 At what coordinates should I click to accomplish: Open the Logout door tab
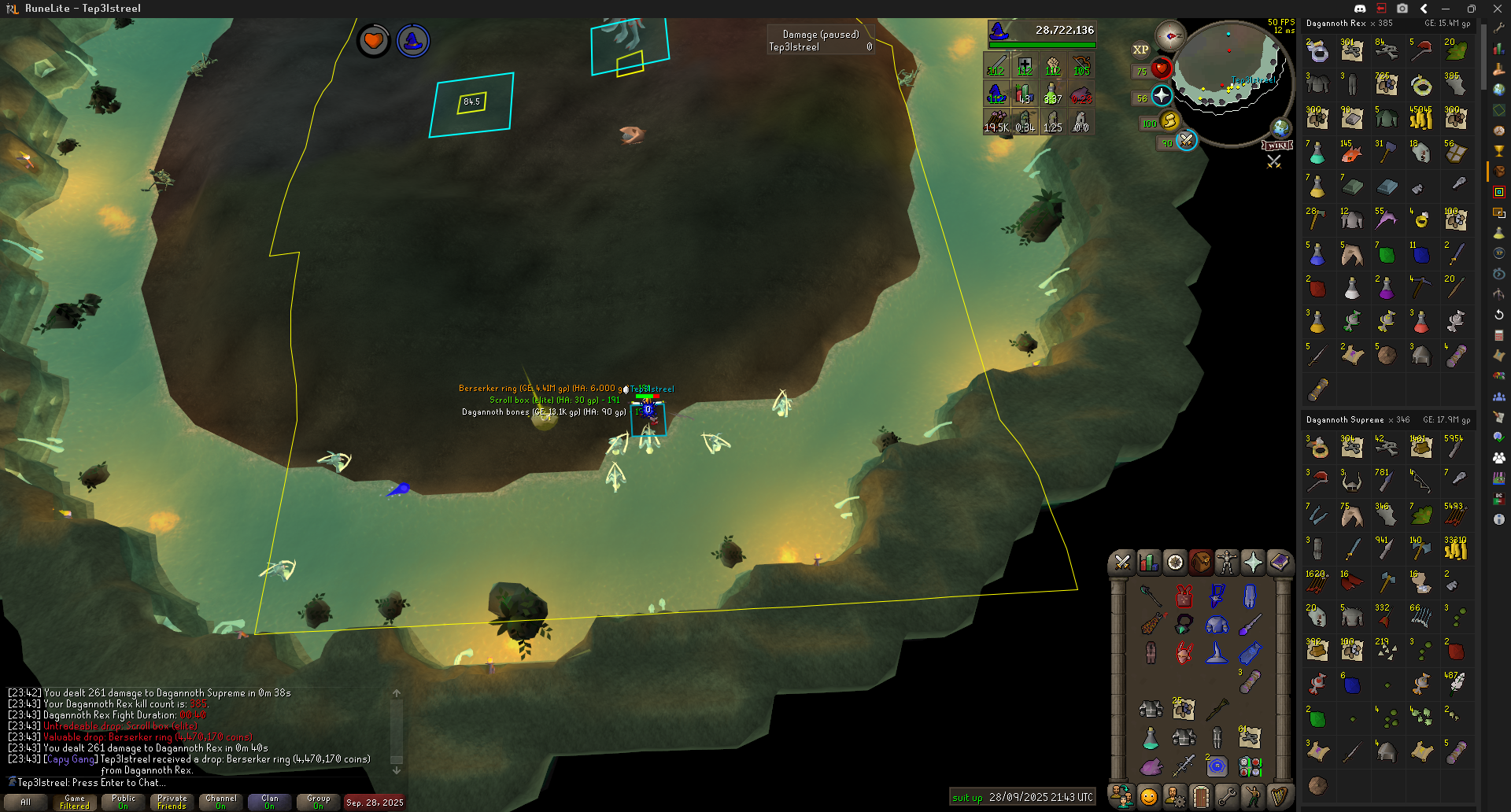[x=1200, y=796]
